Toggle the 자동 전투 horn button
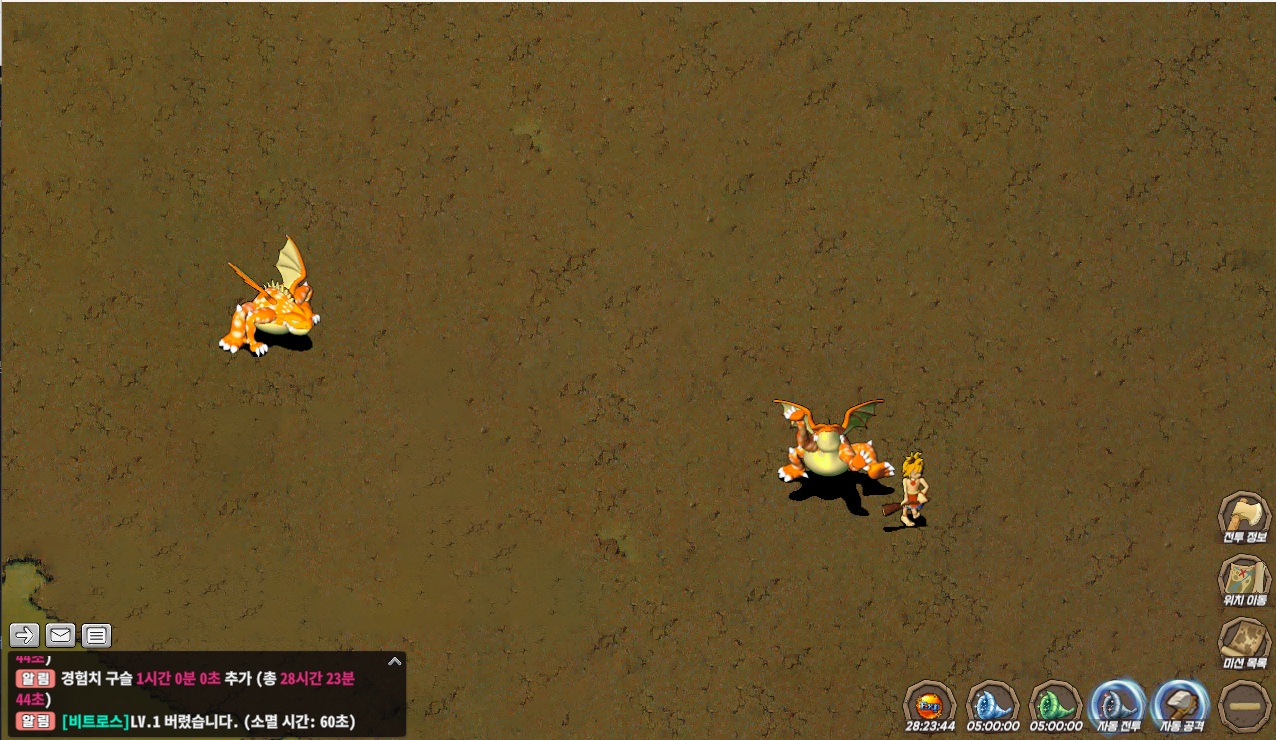 1118,702
